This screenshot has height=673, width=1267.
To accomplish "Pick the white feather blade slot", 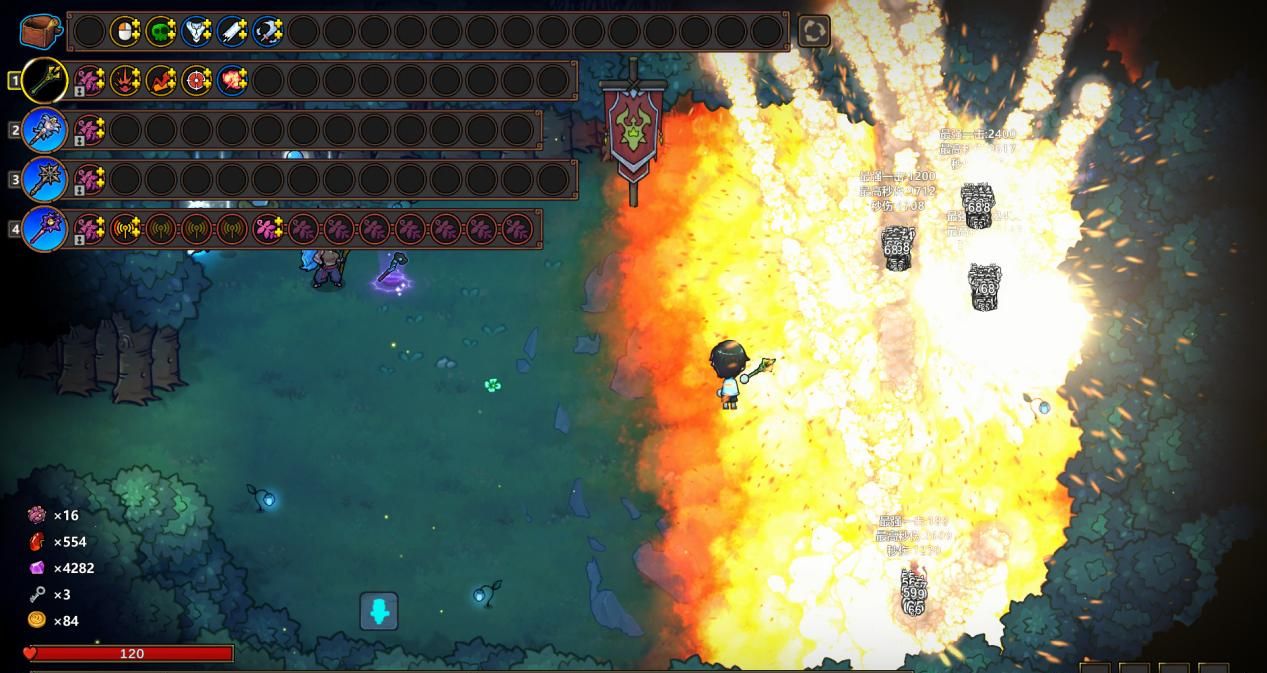I will coord(232,32).
